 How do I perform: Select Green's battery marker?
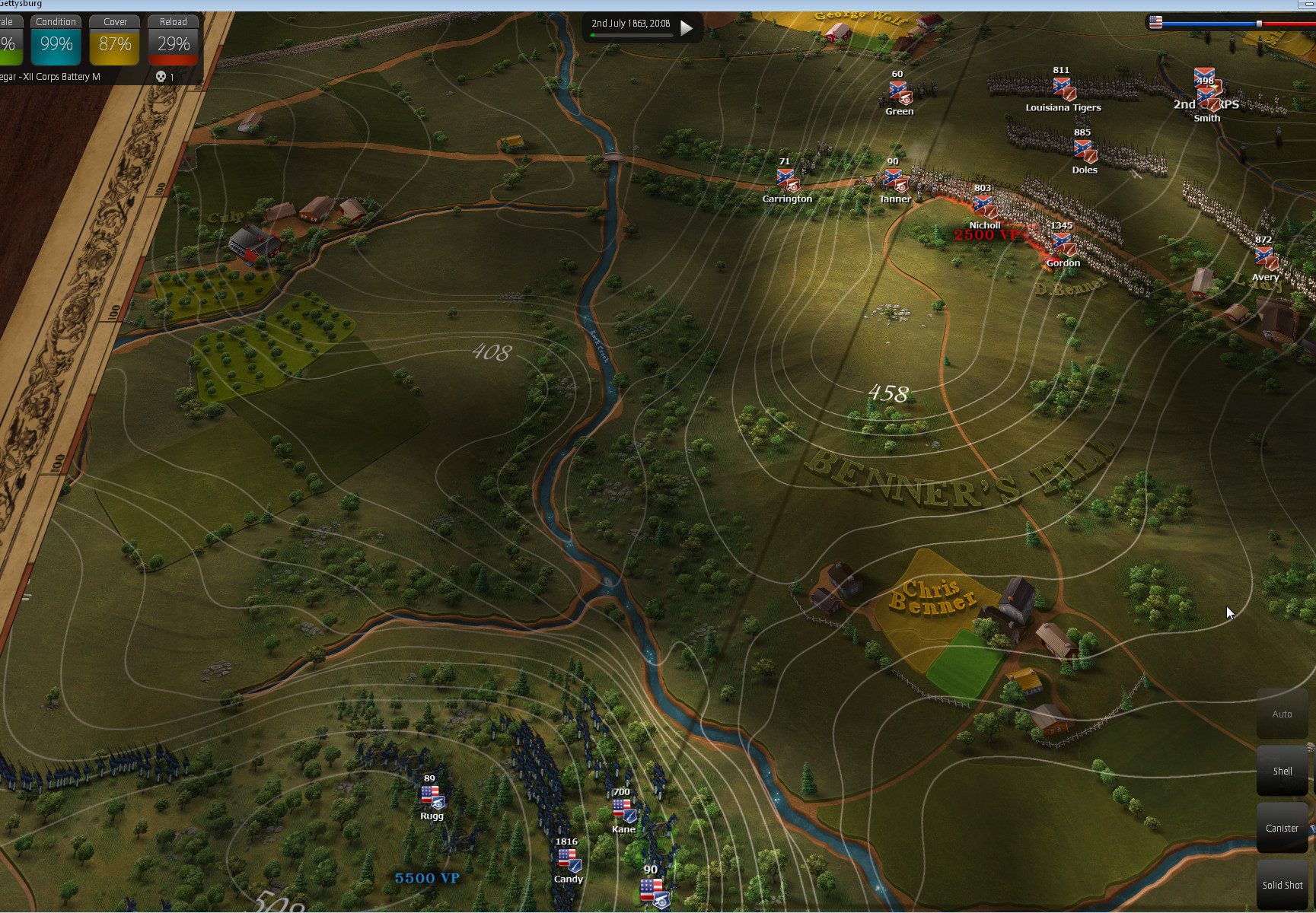click(900, 94)
